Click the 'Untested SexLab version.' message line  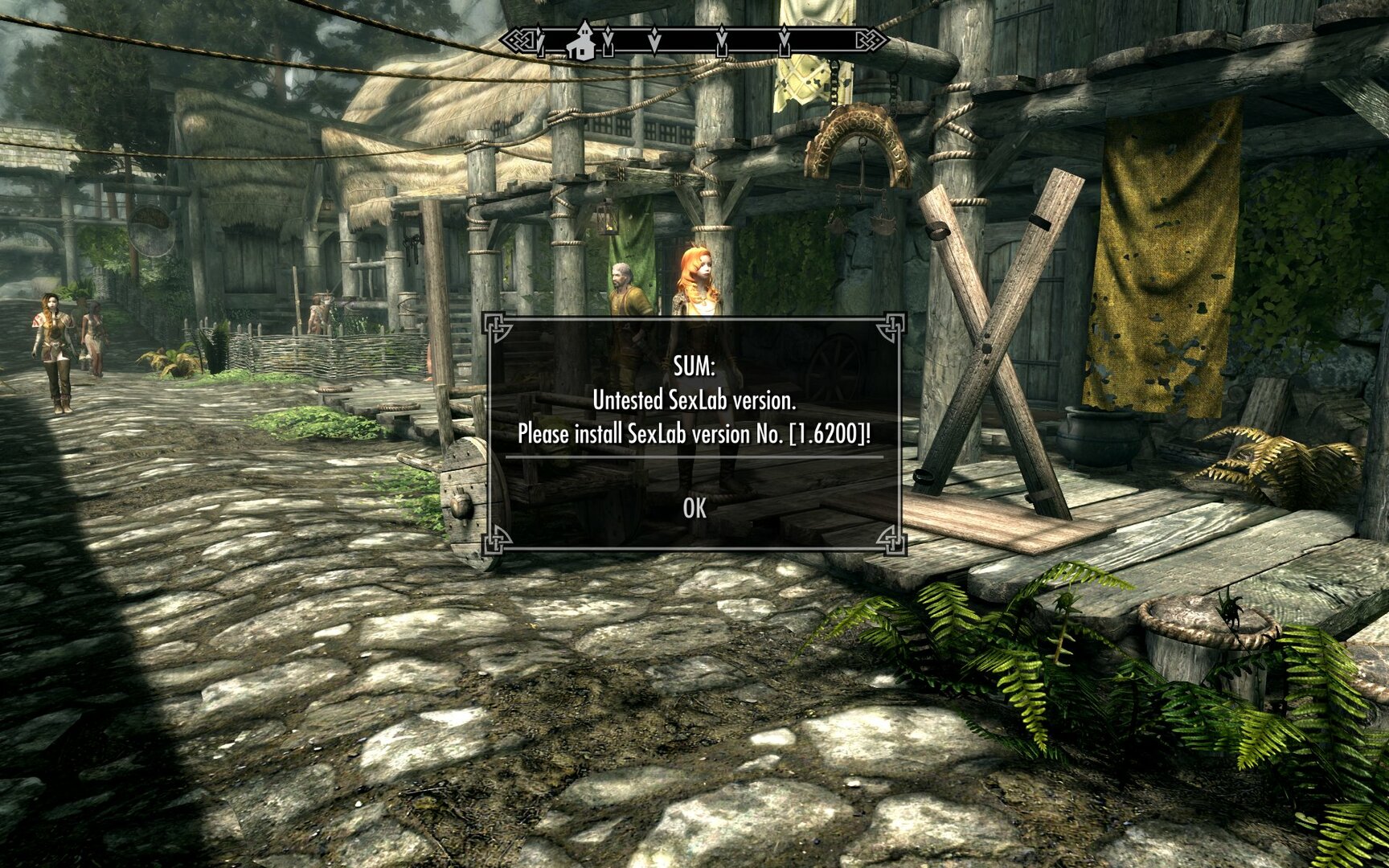click(693, 399)
